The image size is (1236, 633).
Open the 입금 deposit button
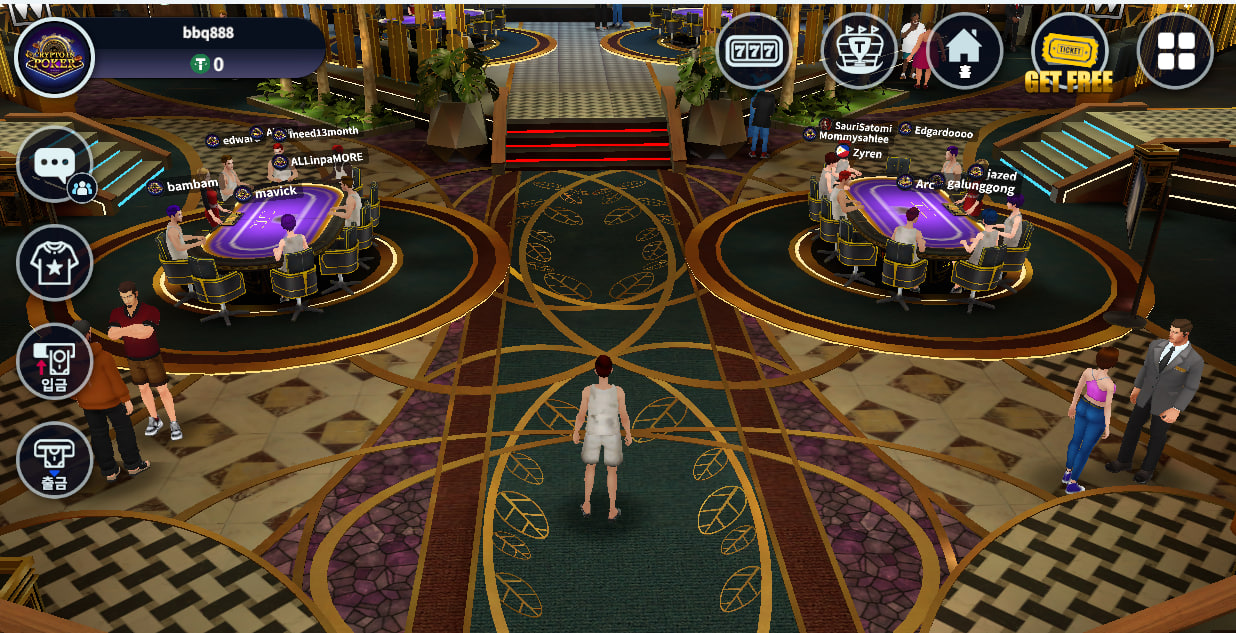click(54, 361)
